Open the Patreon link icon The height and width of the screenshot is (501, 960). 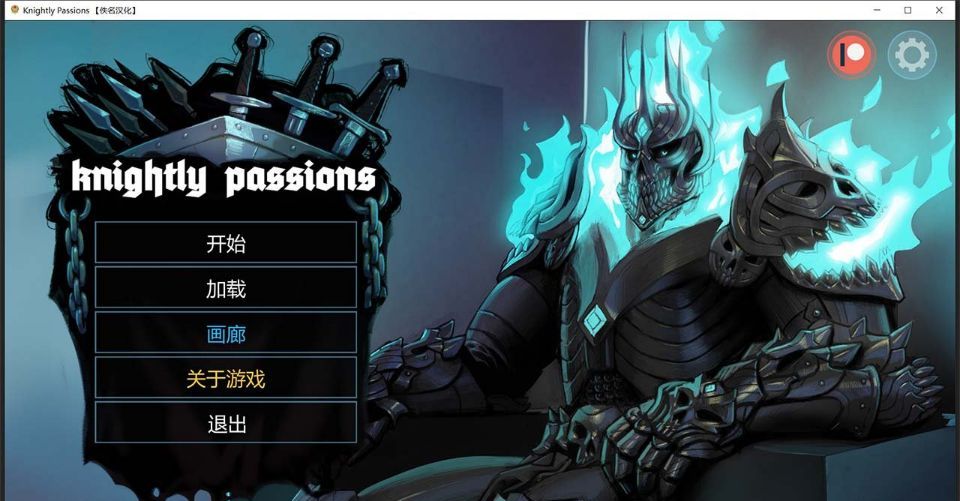point(851,54)
